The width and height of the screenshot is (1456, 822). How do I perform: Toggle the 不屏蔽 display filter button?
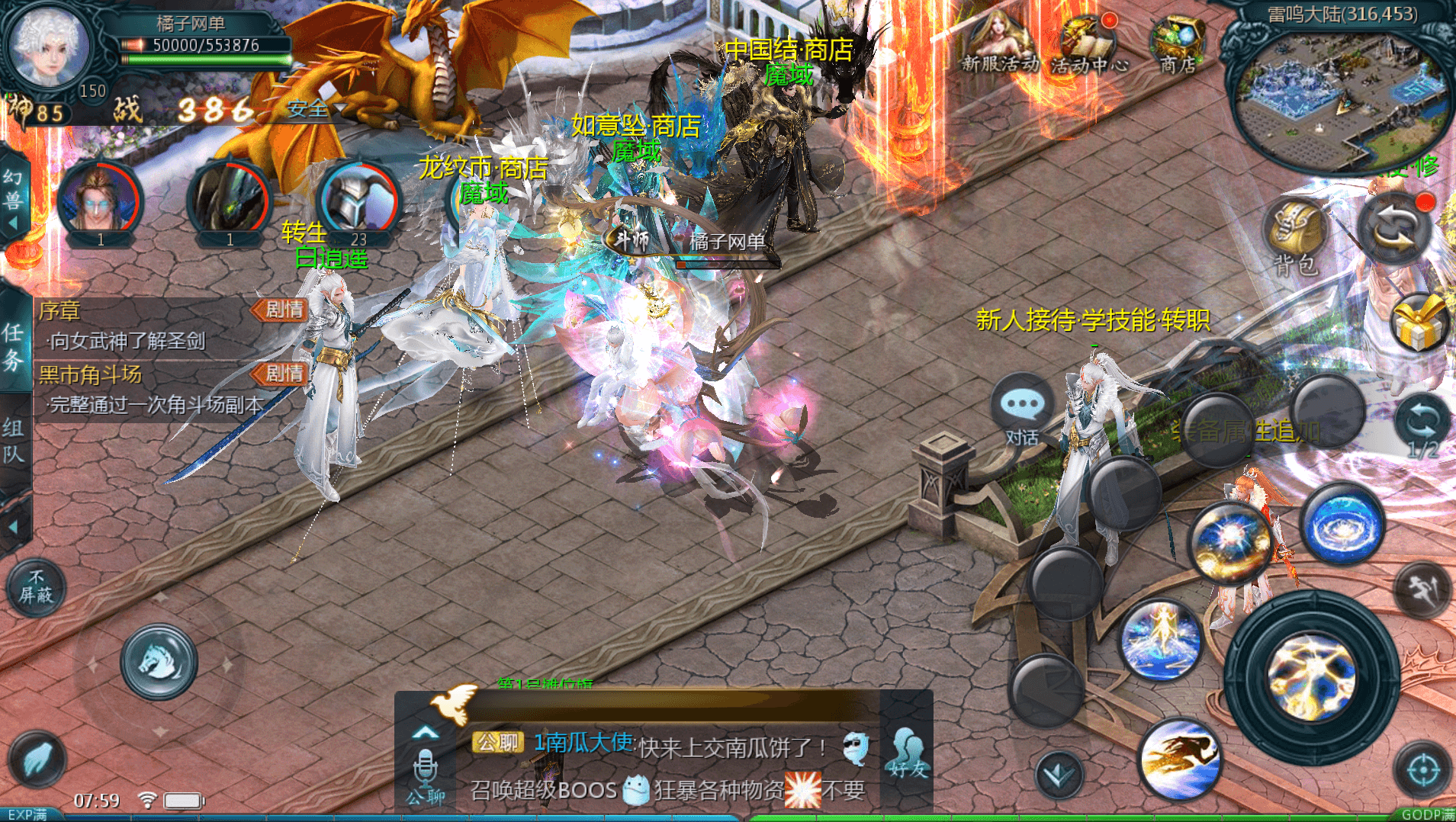coord(36,587)
